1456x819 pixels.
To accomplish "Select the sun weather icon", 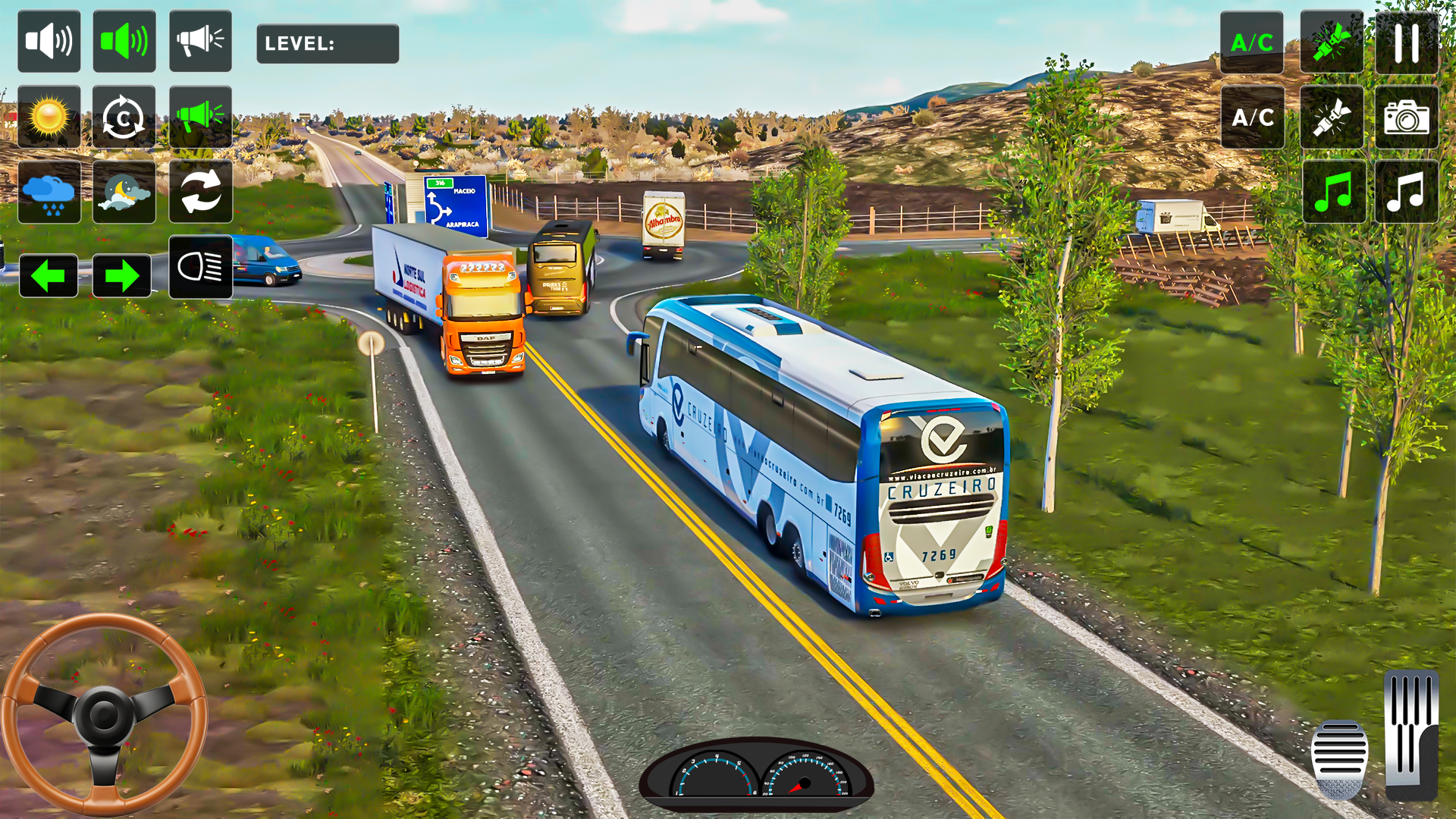I will [49, 118].
